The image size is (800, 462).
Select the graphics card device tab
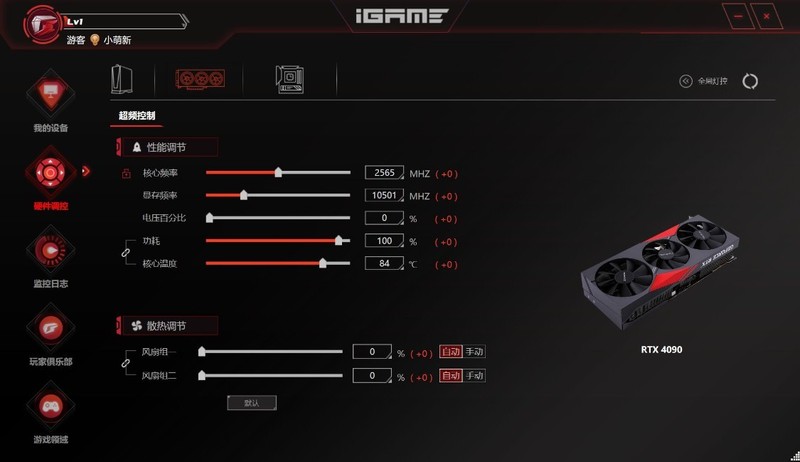pos(198,79)
